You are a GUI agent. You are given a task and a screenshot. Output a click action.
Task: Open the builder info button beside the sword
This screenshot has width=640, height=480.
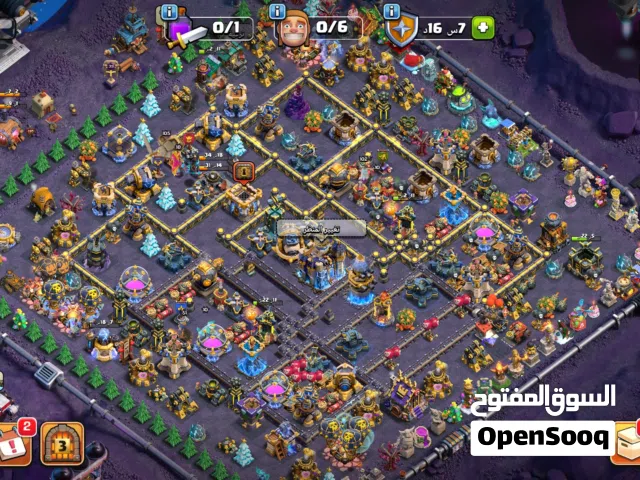[x=169, y=12]
